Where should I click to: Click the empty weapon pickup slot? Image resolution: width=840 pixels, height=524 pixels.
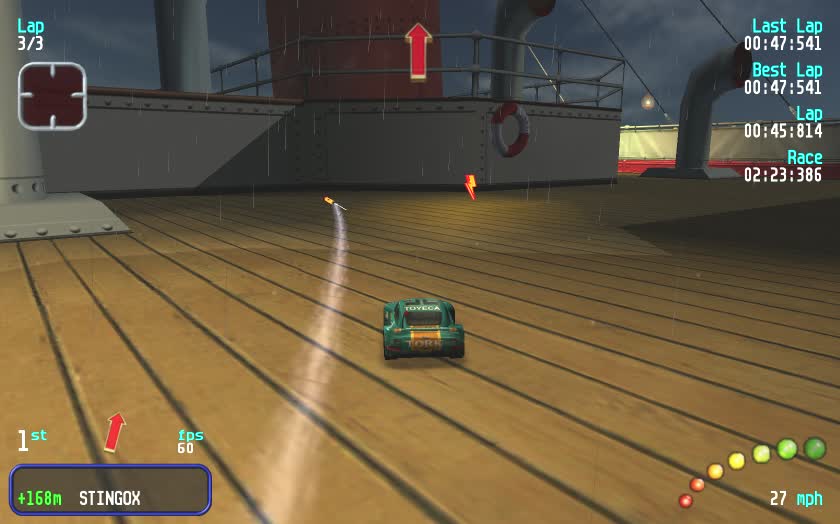point(52,96)
